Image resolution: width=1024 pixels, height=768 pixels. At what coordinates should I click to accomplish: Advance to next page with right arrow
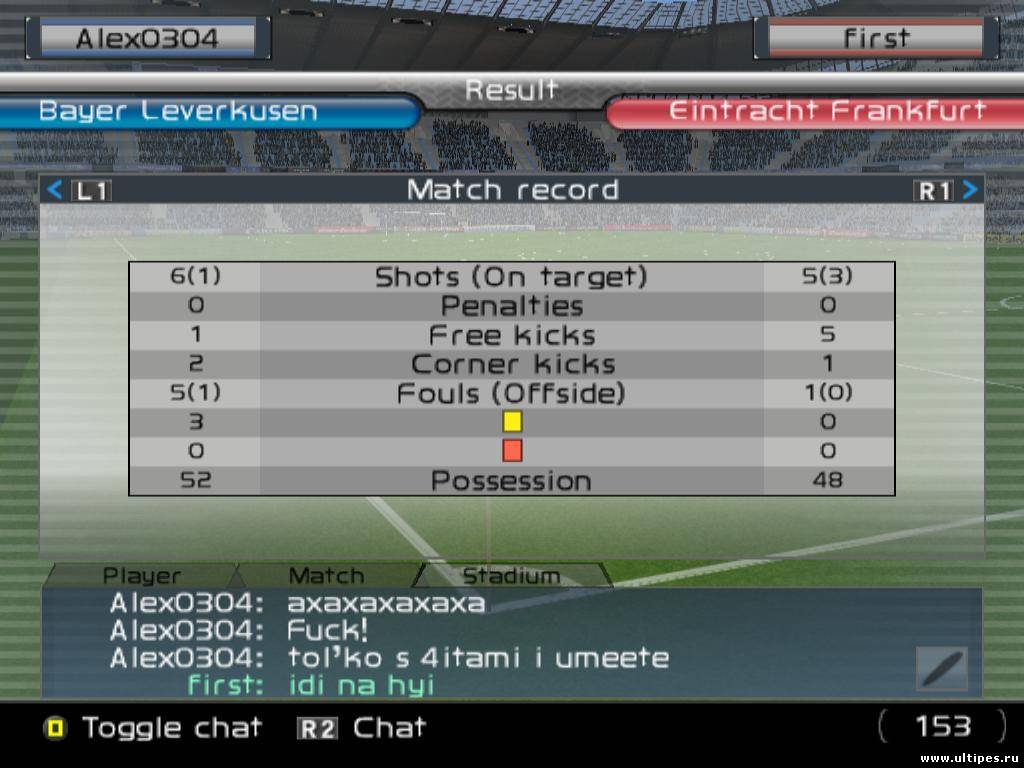[969, 190]
